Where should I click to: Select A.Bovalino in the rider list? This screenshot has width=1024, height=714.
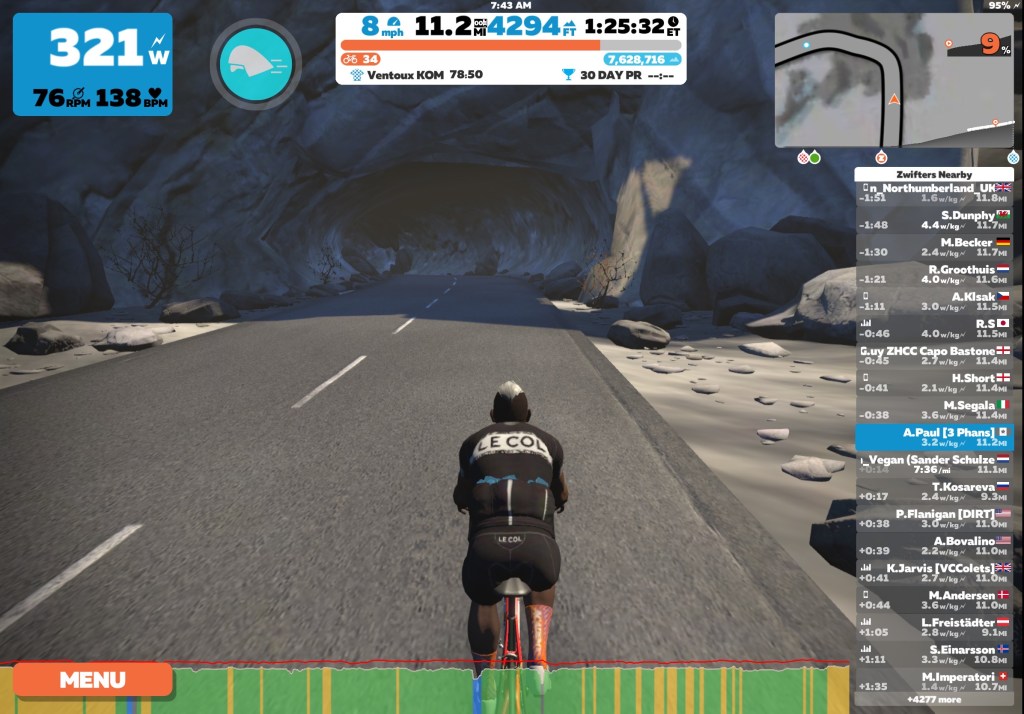coord(934,545)
